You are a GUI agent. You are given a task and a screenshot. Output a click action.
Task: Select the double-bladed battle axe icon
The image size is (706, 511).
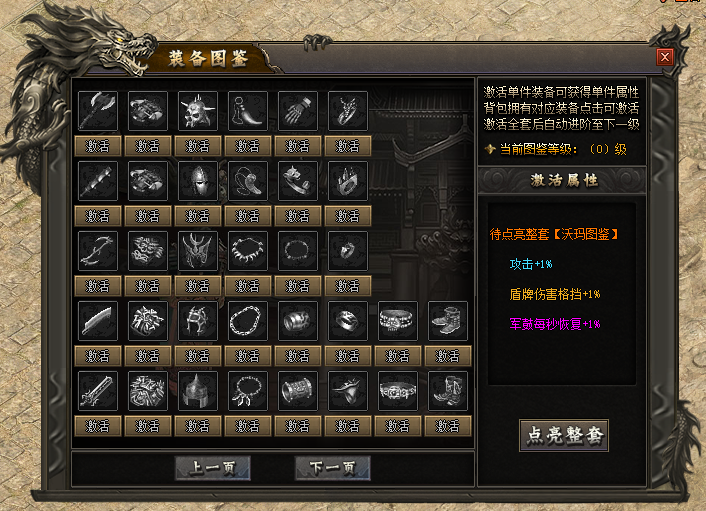(98, 110)
